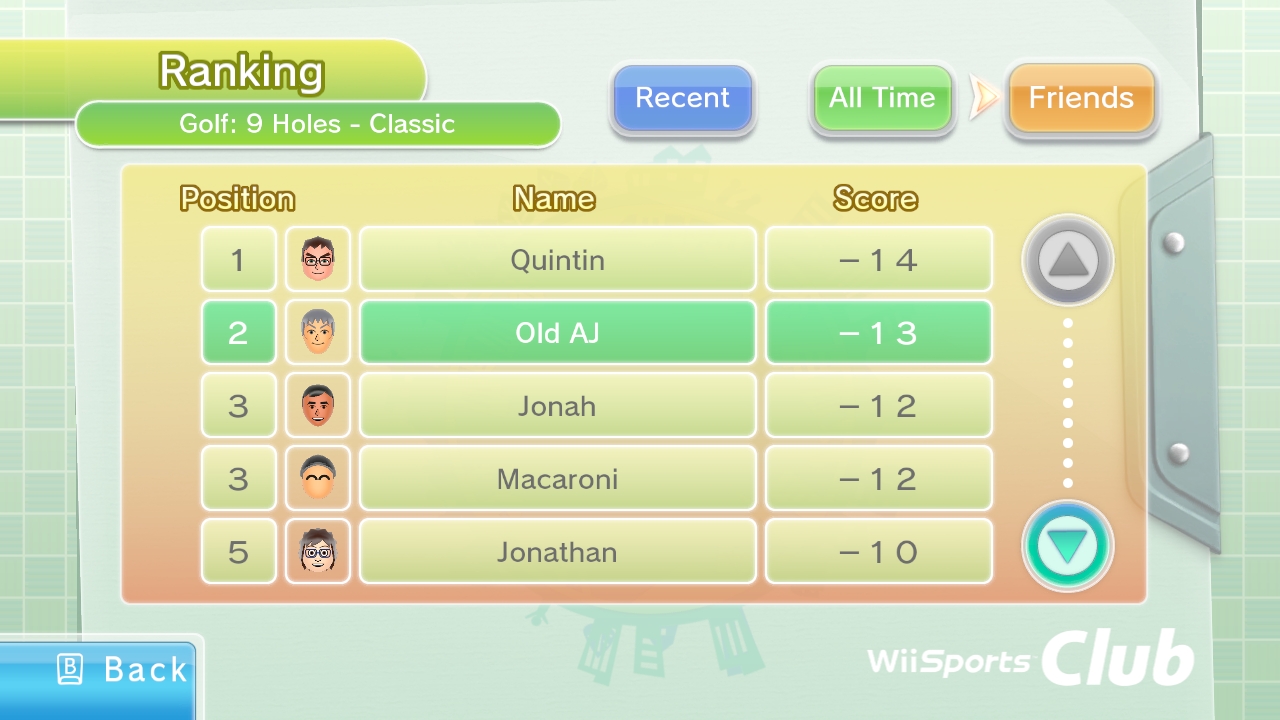Viewport: 1280px width, 720px height.
Task: Click Quintin's Mii portrait
Action: (318, 260)
